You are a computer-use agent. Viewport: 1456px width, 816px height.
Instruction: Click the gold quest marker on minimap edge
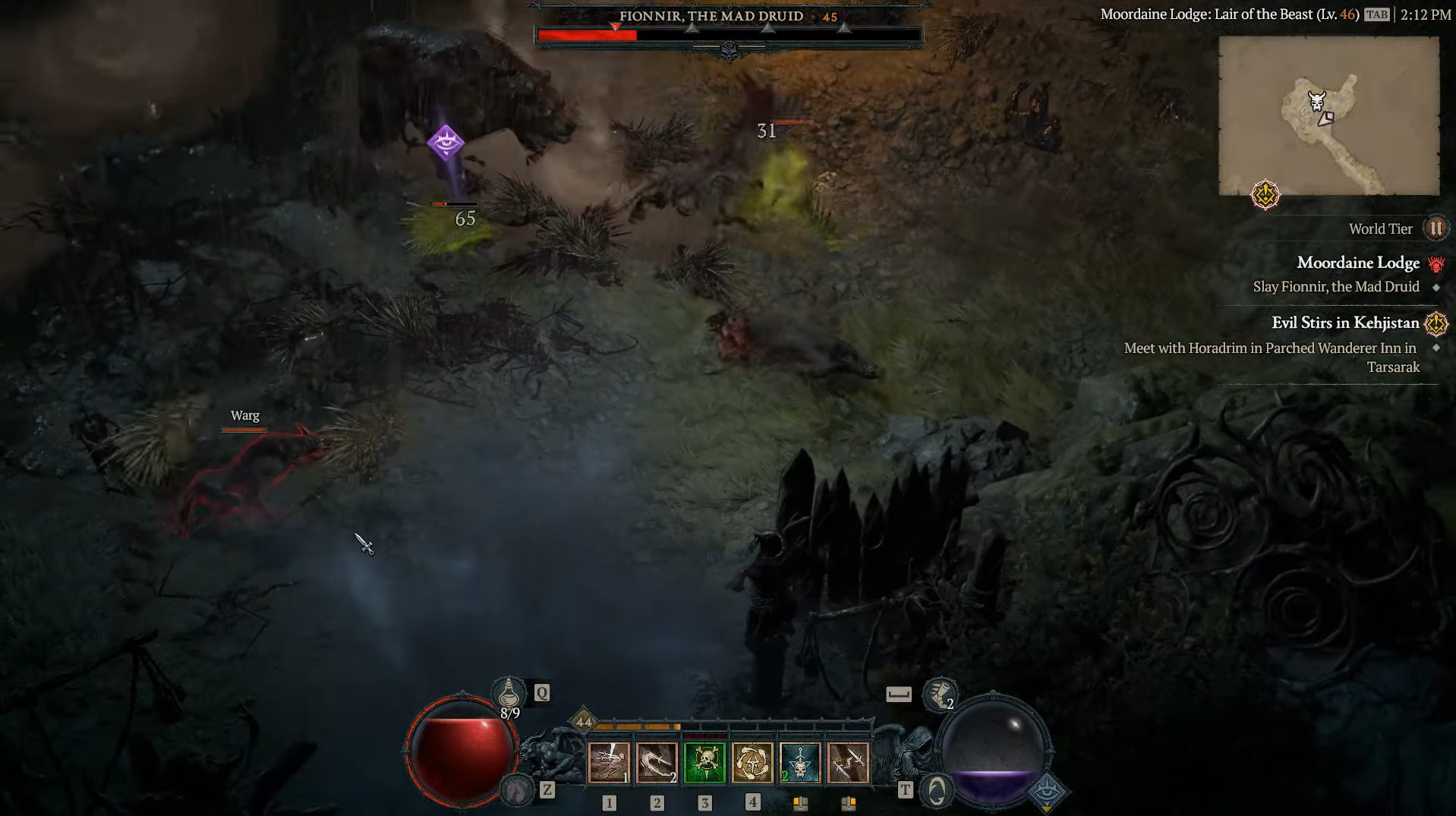click(1265, 195)
